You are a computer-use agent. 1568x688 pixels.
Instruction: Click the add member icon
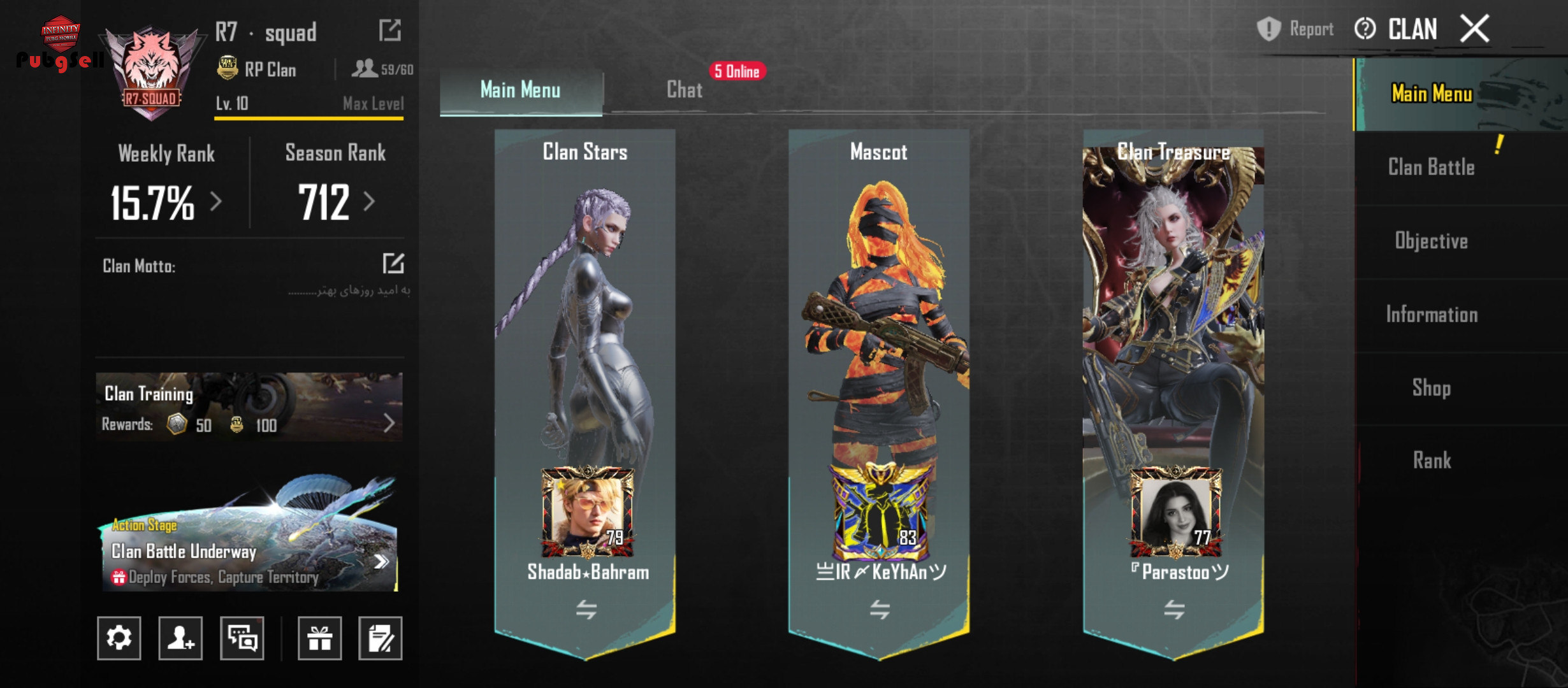180,638
